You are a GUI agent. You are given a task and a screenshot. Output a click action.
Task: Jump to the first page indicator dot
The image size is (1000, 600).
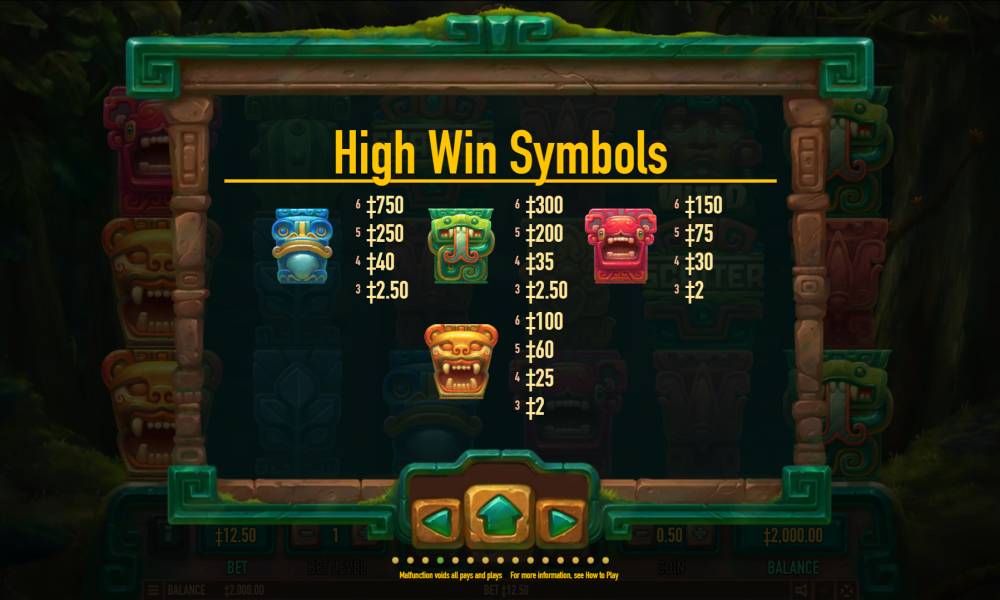pyautogui.click(x=396, y=560)
